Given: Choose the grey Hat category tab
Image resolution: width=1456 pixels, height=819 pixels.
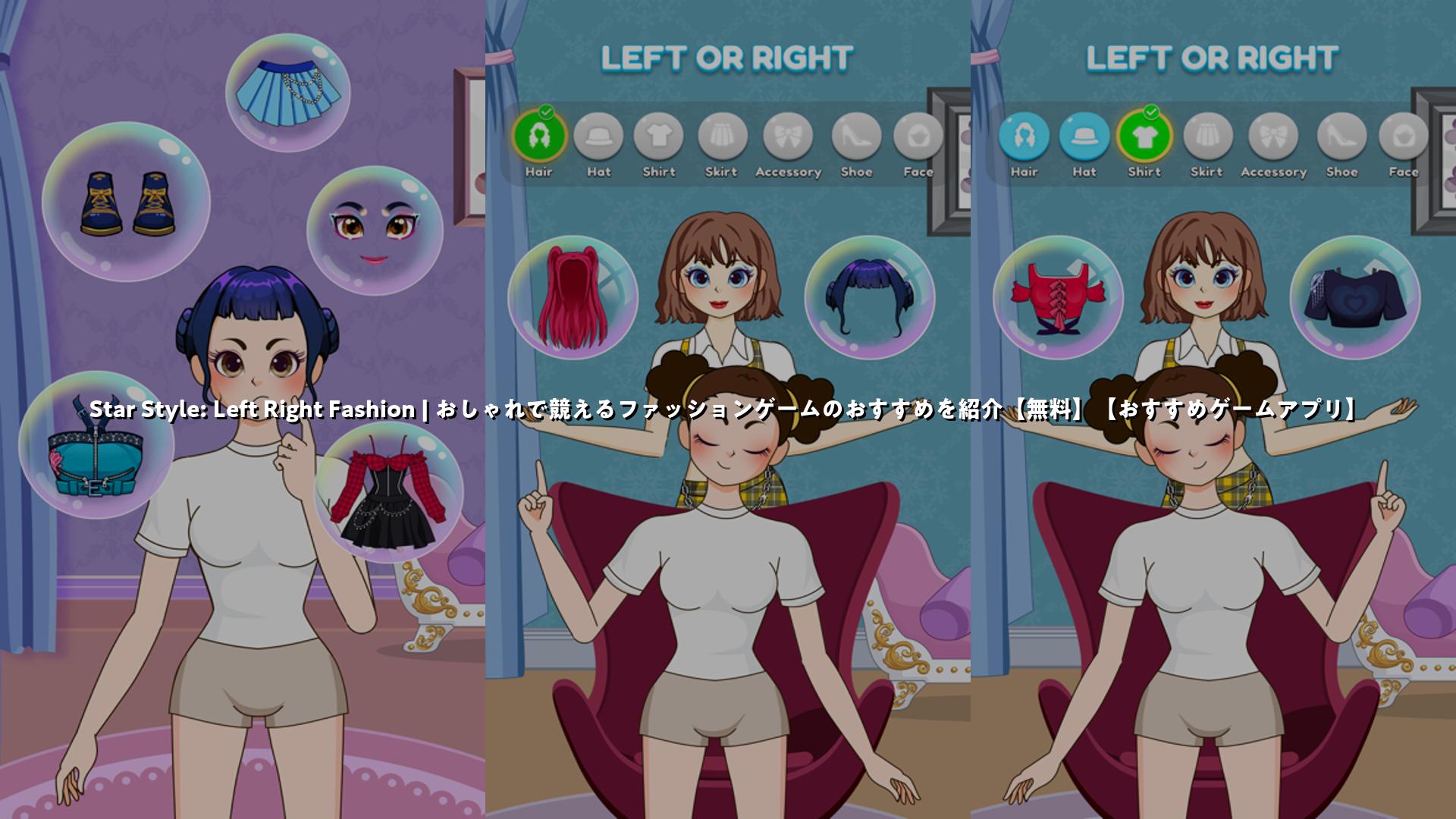Looking at the screenshot, I should point(598,137).
